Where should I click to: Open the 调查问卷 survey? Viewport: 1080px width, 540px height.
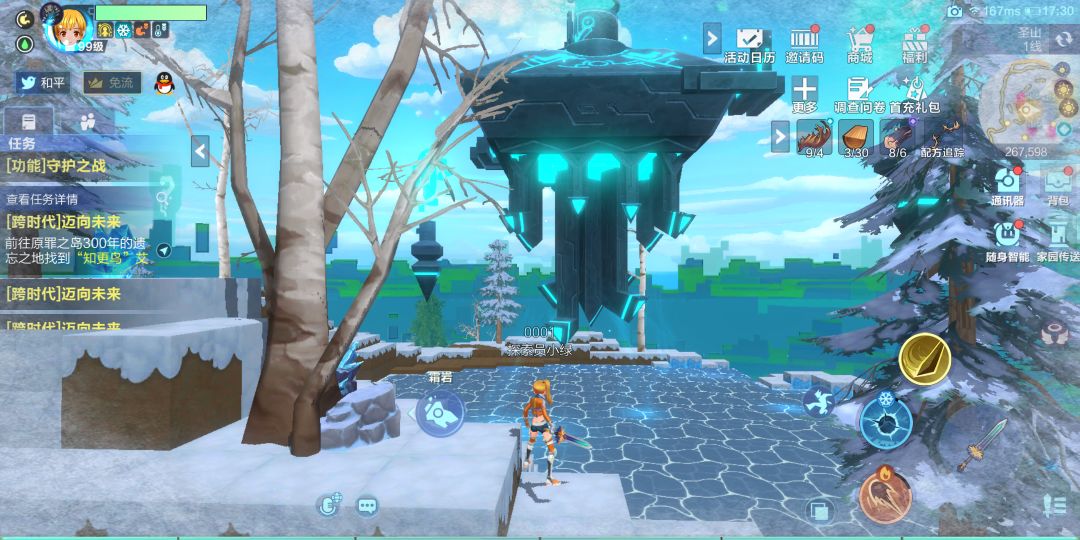coord(859,92)
